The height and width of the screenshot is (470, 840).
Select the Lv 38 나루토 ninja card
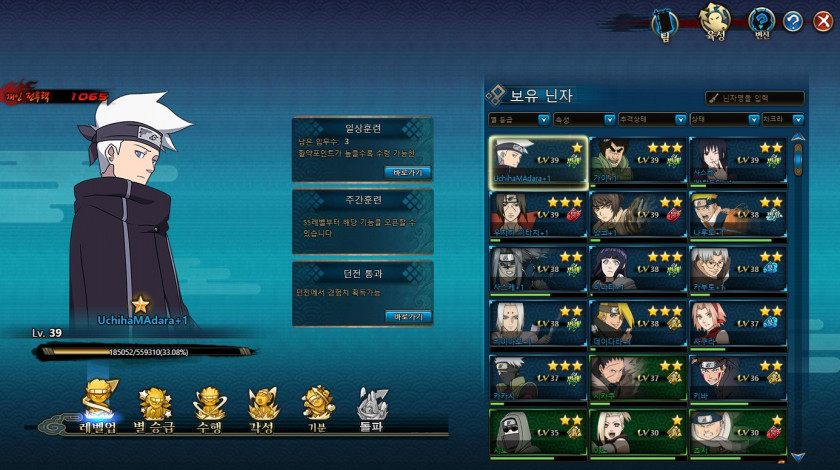pos(737,216)
